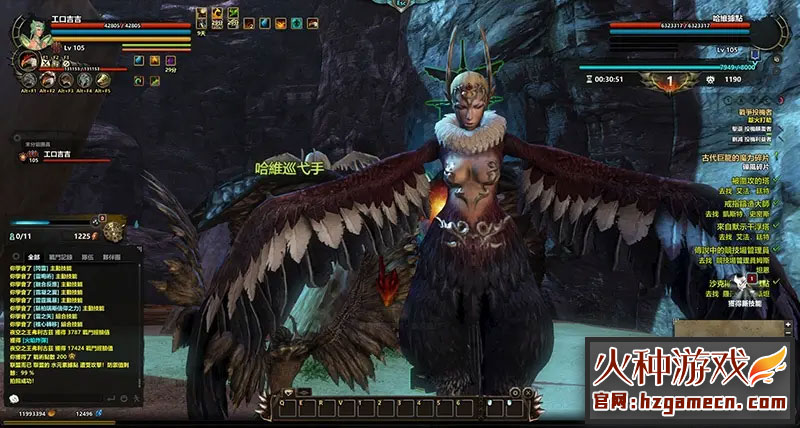
Task: Switch to the 隊伍 chat tab
Action: pos(88,257)
